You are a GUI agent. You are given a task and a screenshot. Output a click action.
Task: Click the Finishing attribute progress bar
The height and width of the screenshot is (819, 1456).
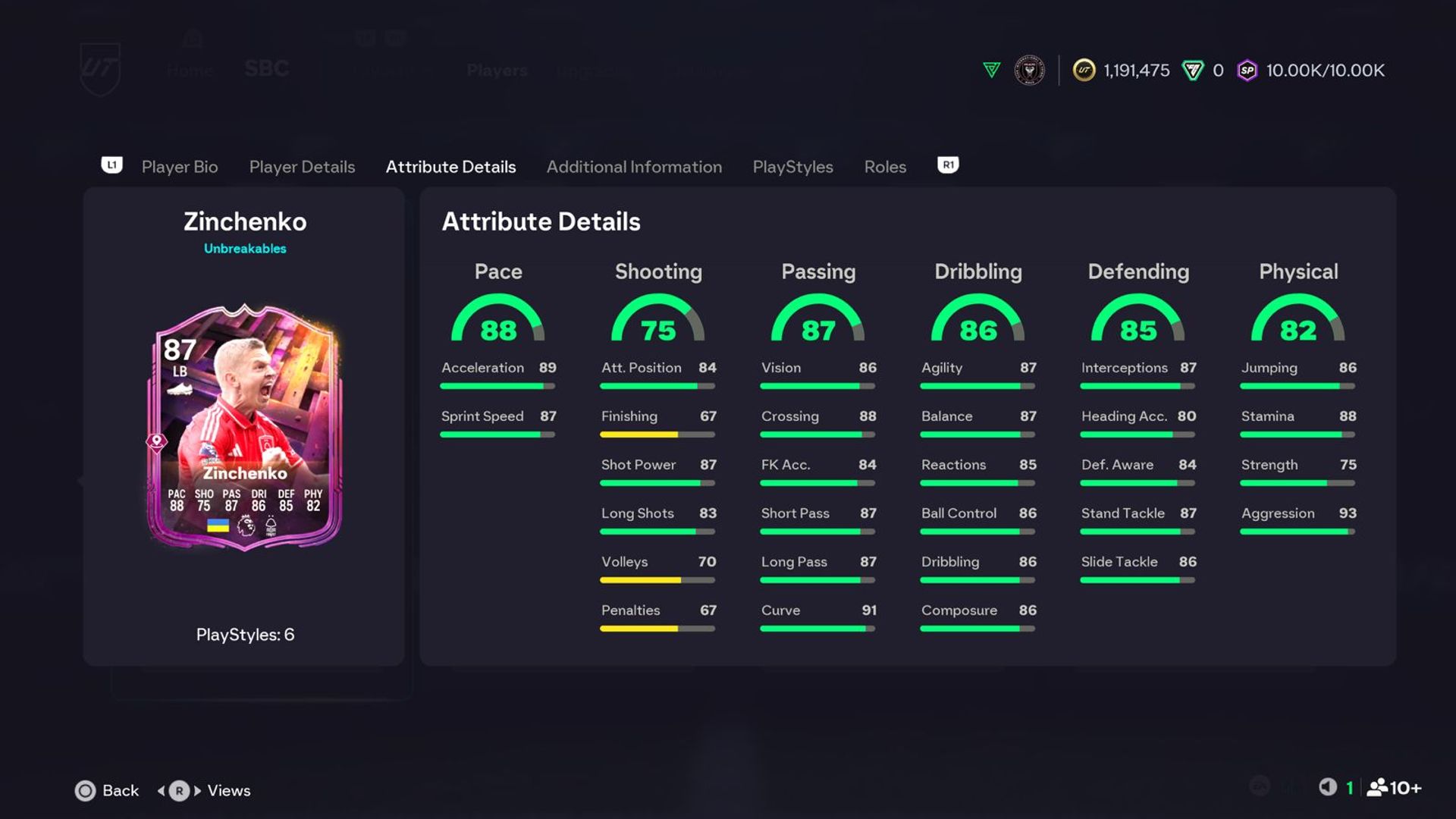pos(657,434)
